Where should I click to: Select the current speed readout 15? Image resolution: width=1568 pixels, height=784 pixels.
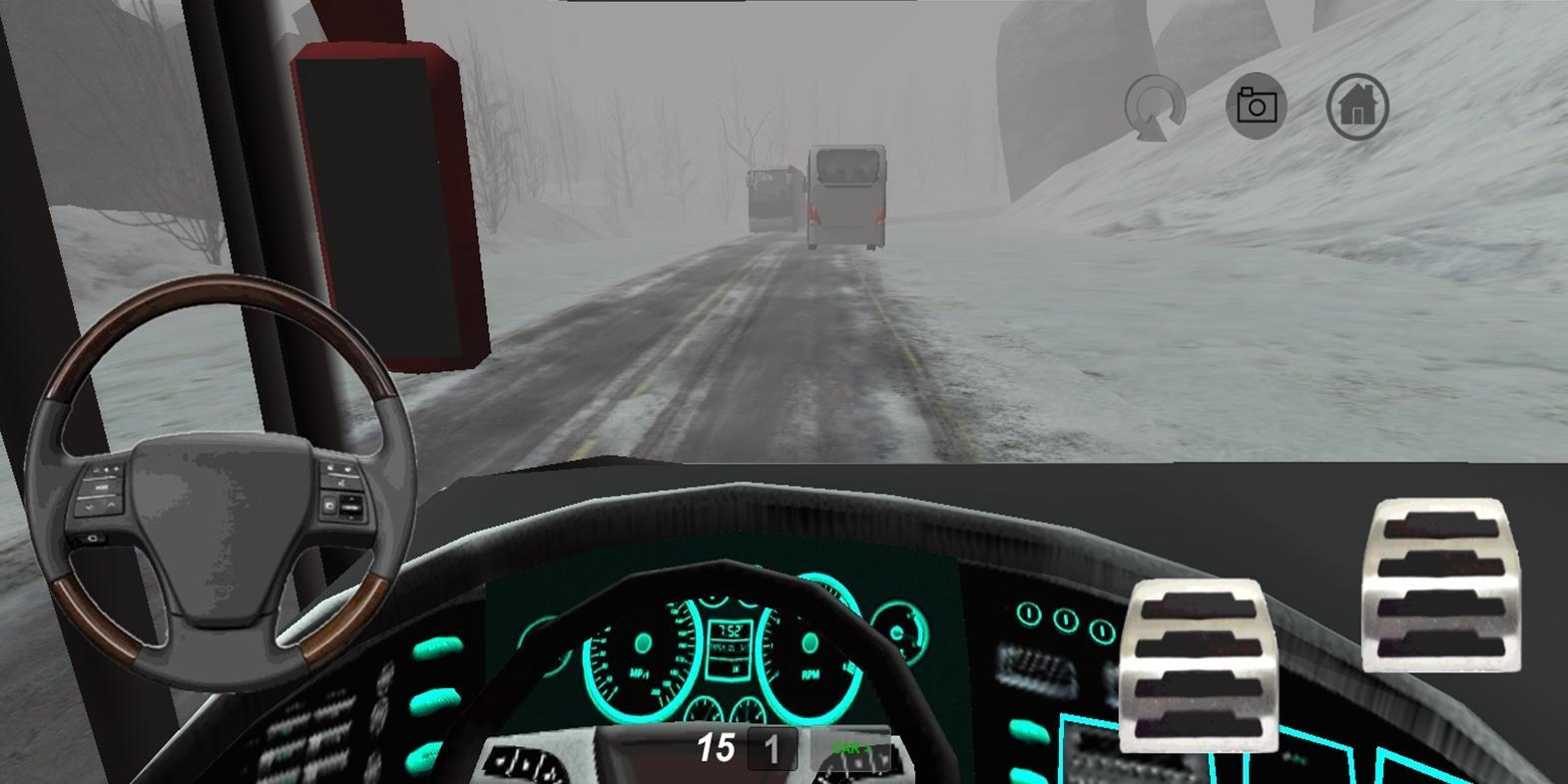point(717,745)
